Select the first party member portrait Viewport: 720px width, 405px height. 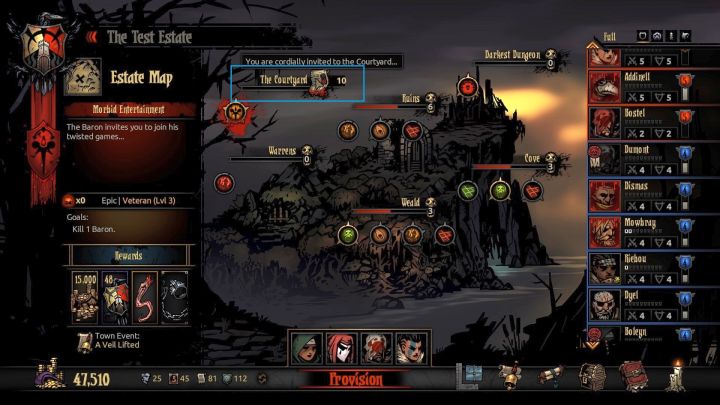[x=308, y=347]
